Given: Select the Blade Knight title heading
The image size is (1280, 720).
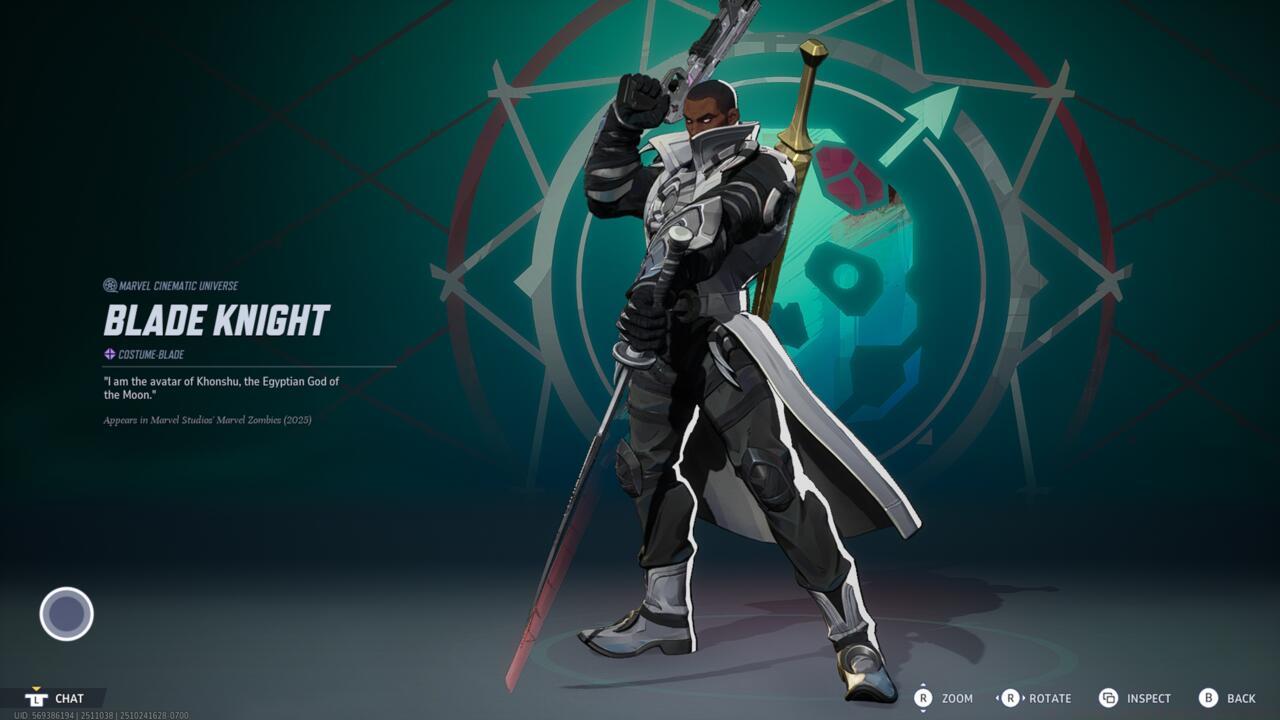Looking at the screenshot, I should point(218,318).
